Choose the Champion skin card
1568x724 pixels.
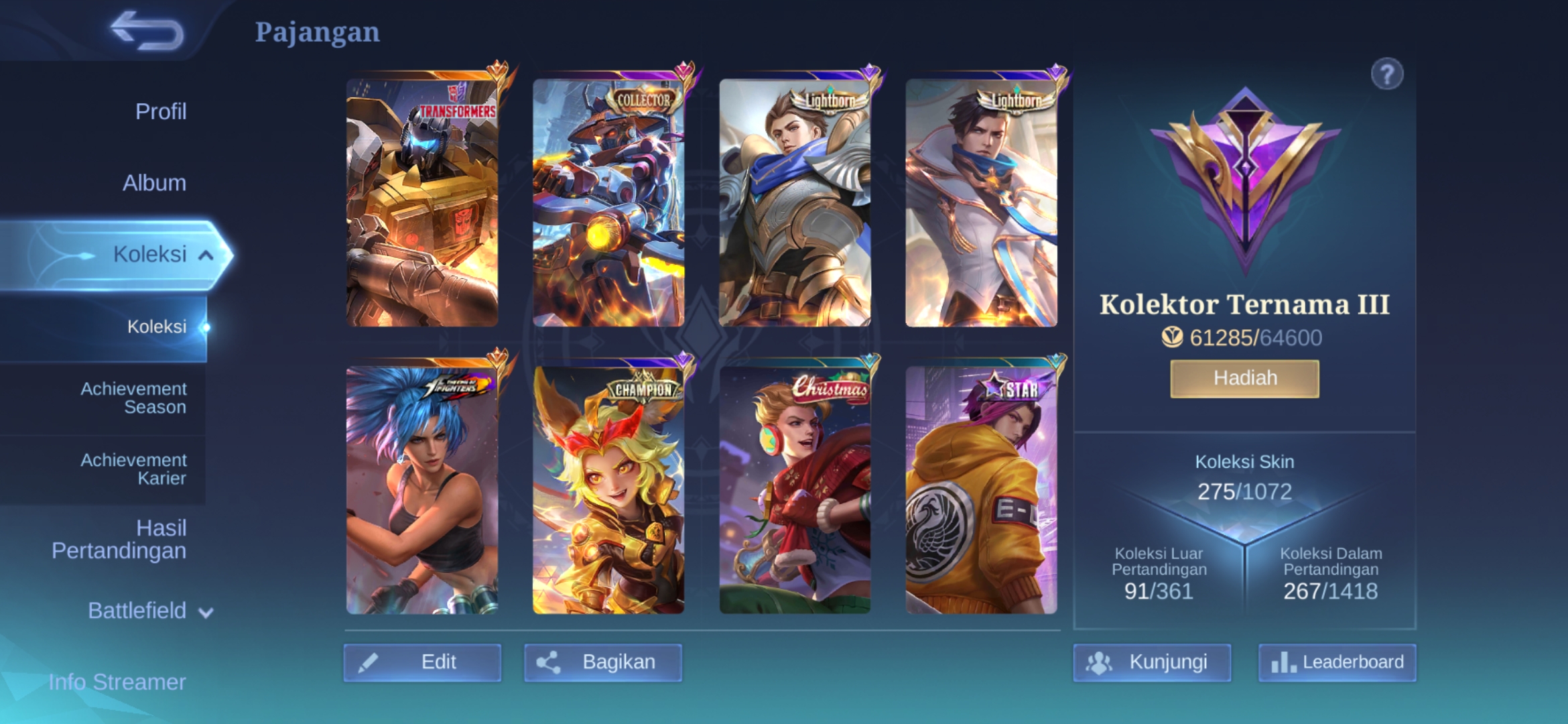(x=608, y=490)
